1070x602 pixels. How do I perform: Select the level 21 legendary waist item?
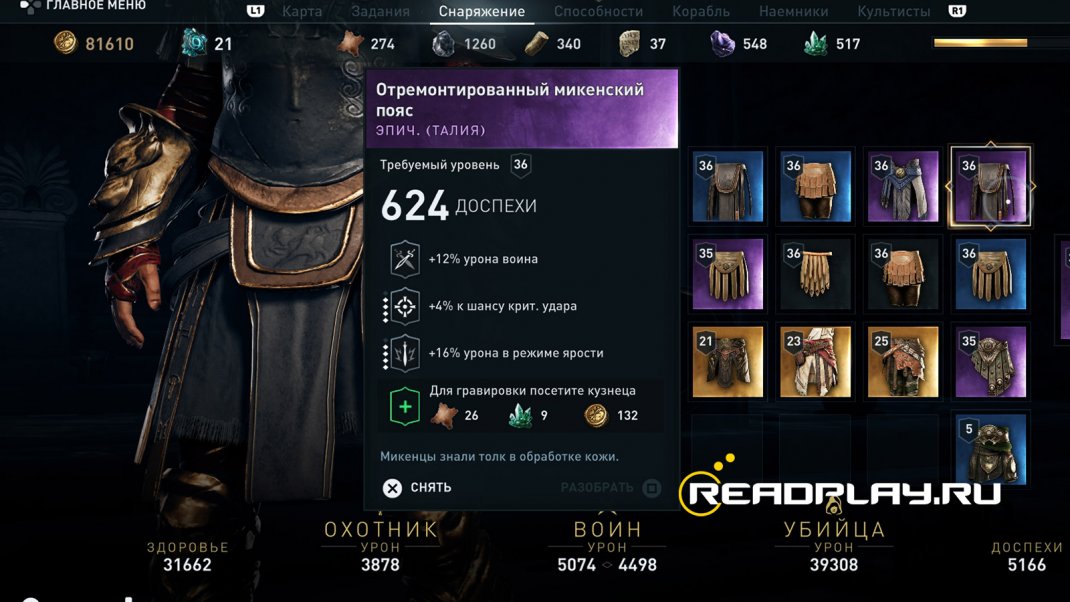click(x=728, y=362)
